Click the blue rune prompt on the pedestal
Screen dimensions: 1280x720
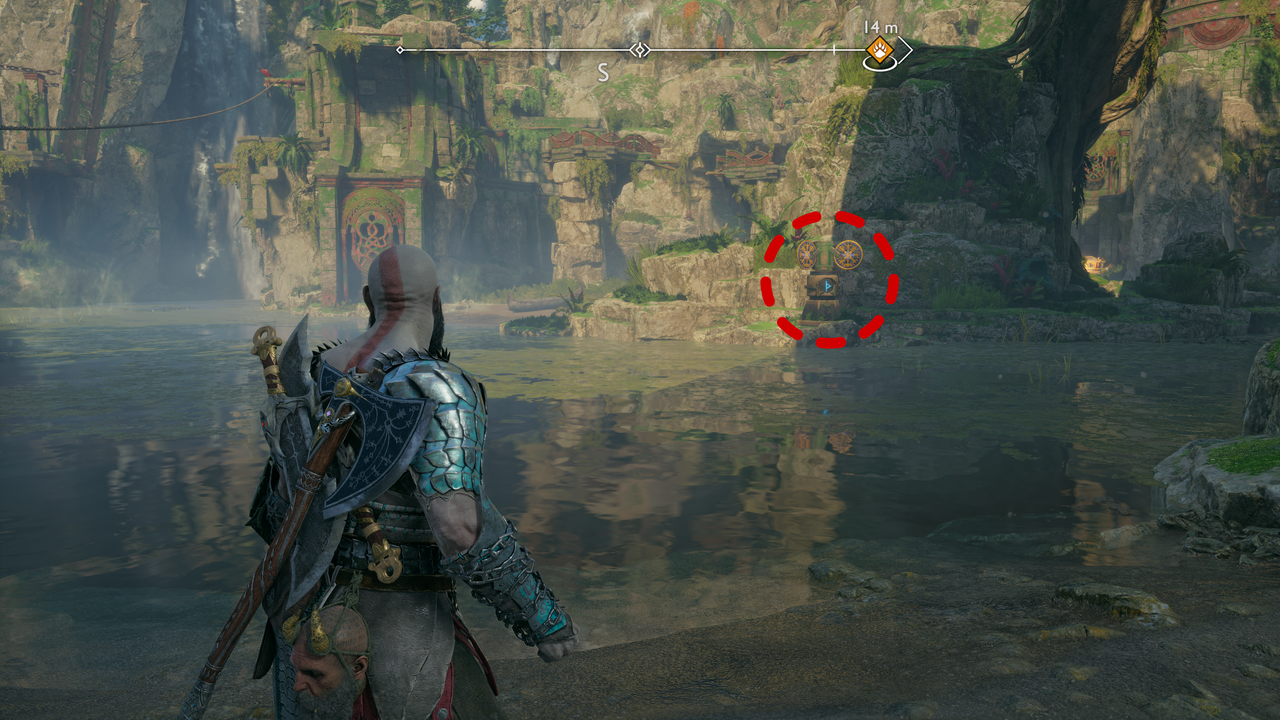tap(829, 287)
